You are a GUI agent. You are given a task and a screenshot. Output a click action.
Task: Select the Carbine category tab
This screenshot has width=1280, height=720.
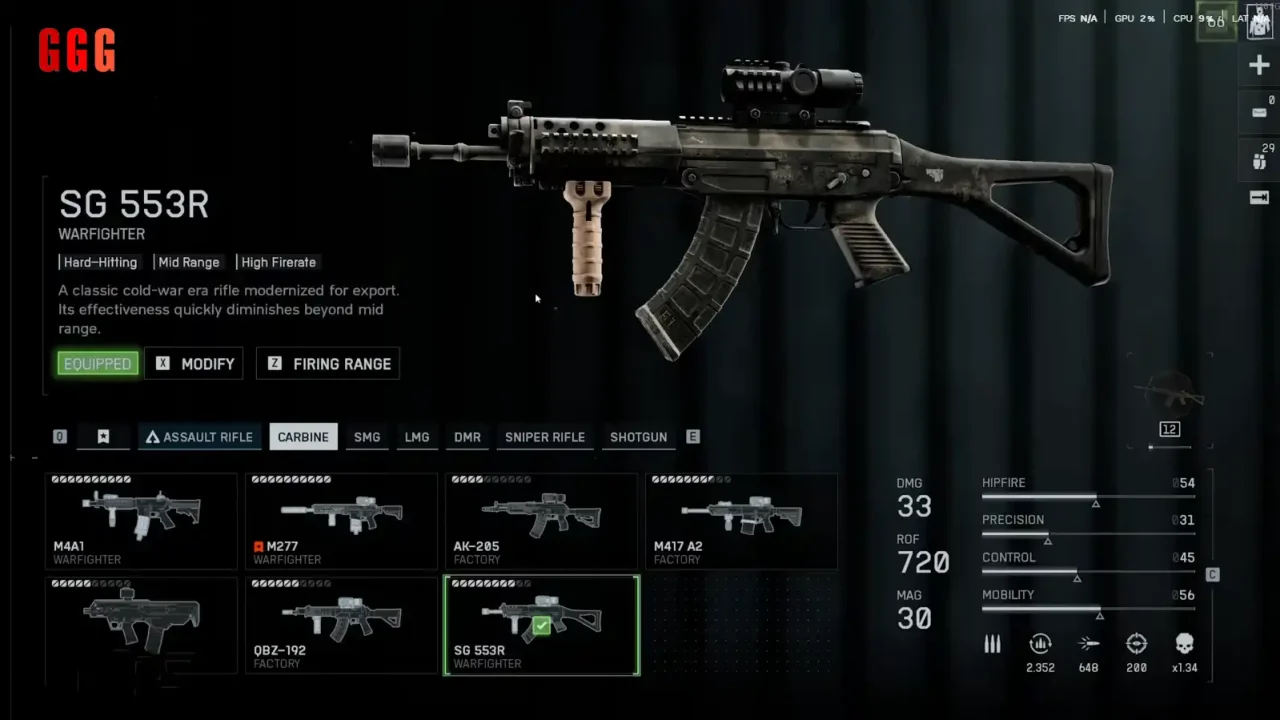303,437
